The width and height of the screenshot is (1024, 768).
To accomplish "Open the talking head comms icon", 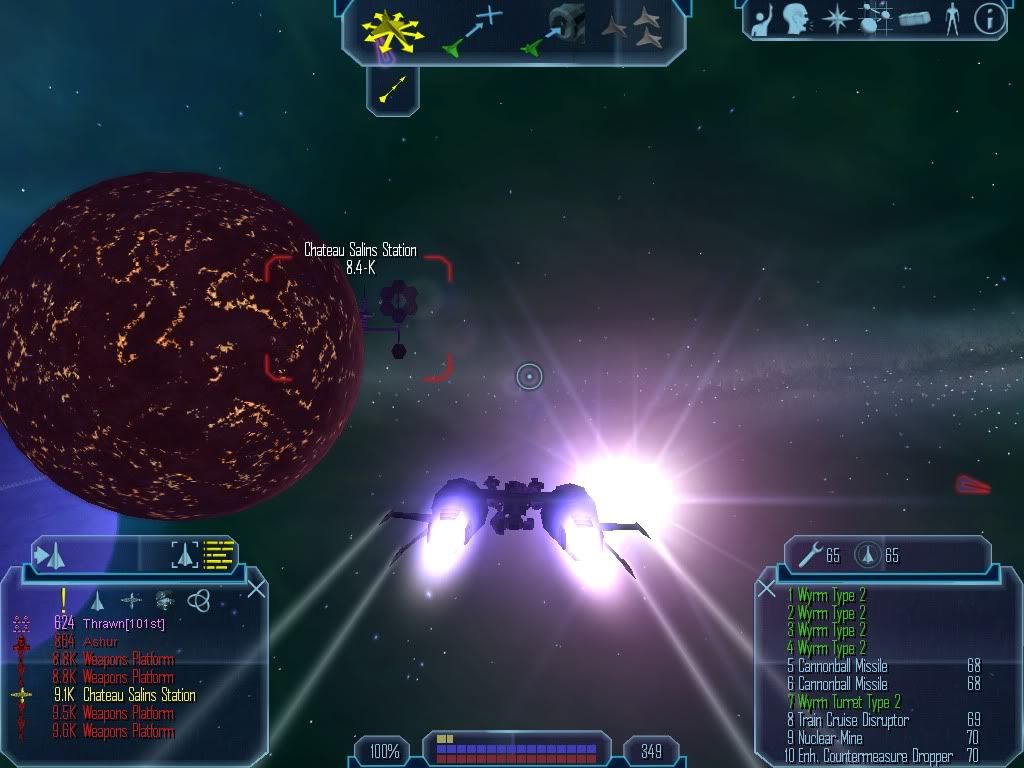I will point(796,19).
